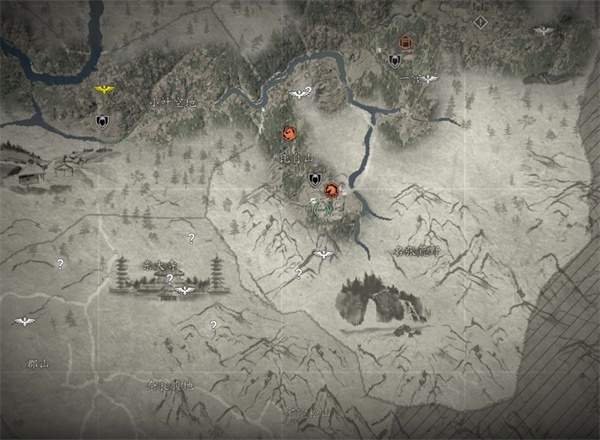The height and width of the screenshot is (440, 600).
Task: Pick the red marker above the 昆自山 label
Action: click(288, 133)
